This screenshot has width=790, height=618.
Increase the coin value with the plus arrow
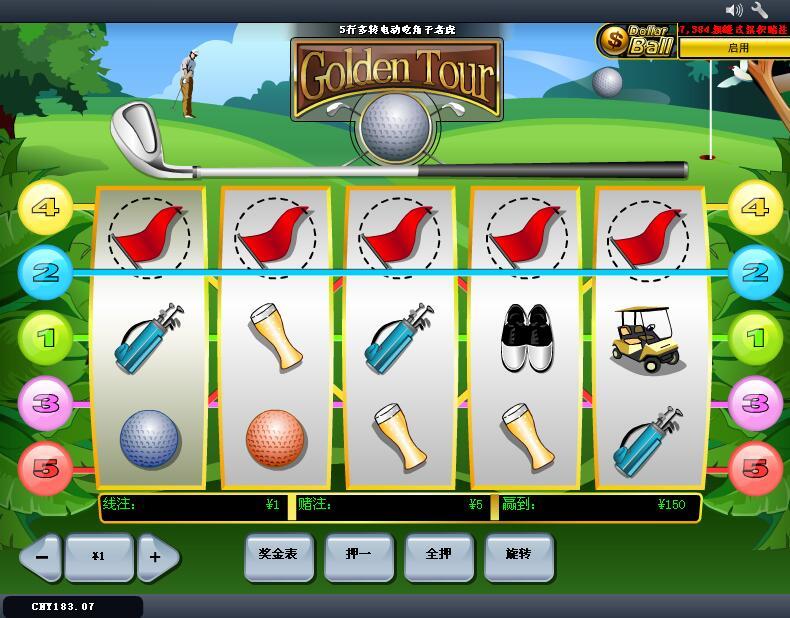tap(157, 556)
